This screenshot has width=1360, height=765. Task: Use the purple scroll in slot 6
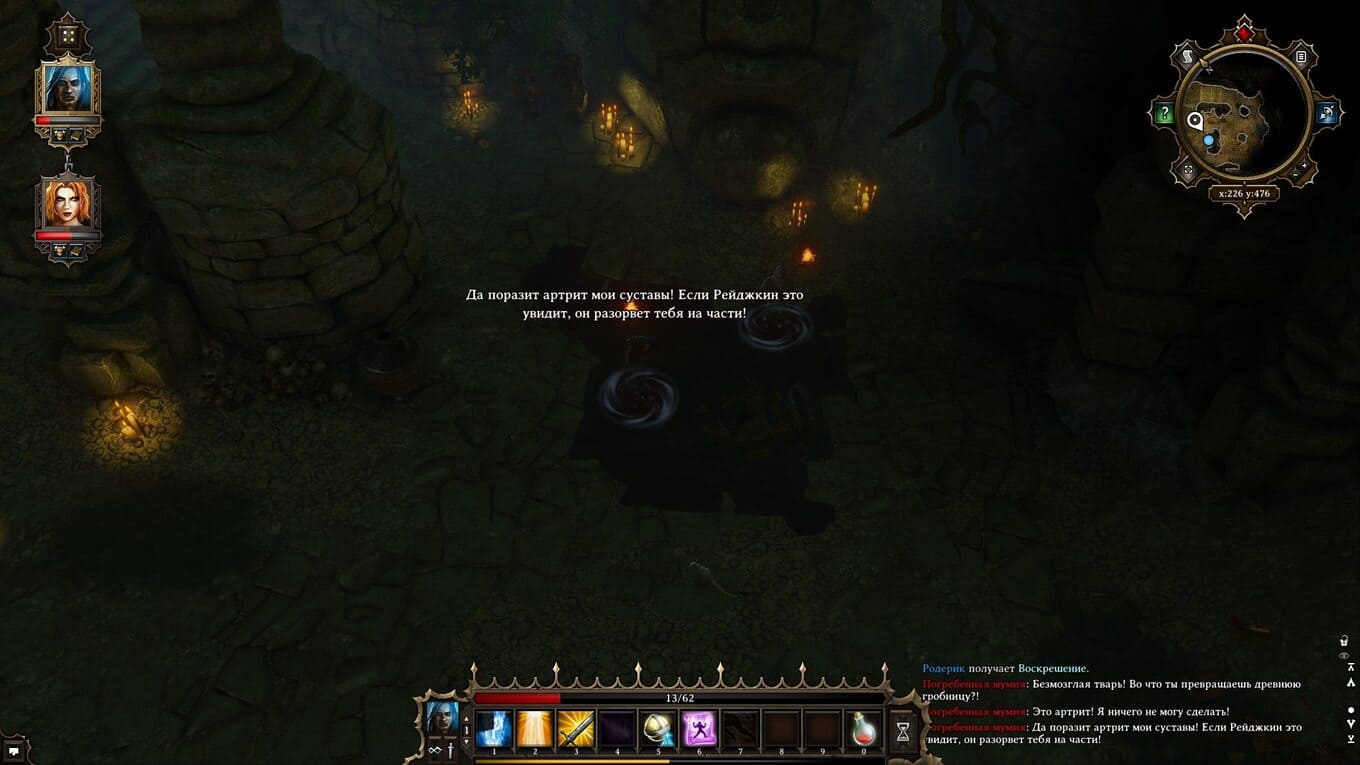click(x=699, y=729)
